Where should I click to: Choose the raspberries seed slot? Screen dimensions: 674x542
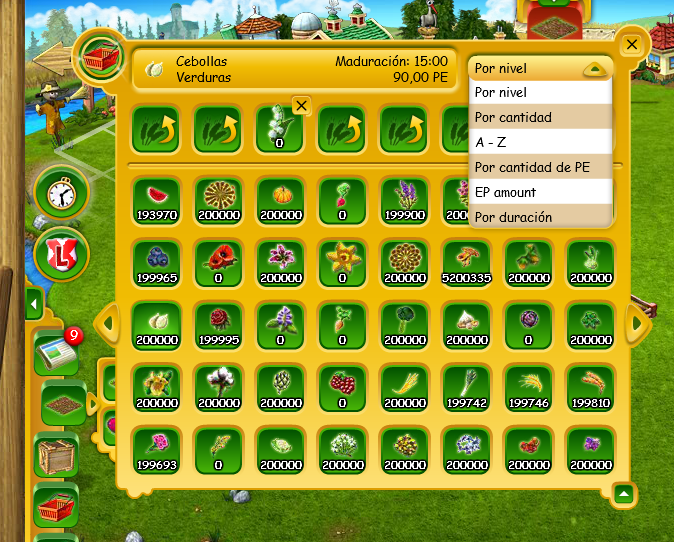[x=342, y=385]
